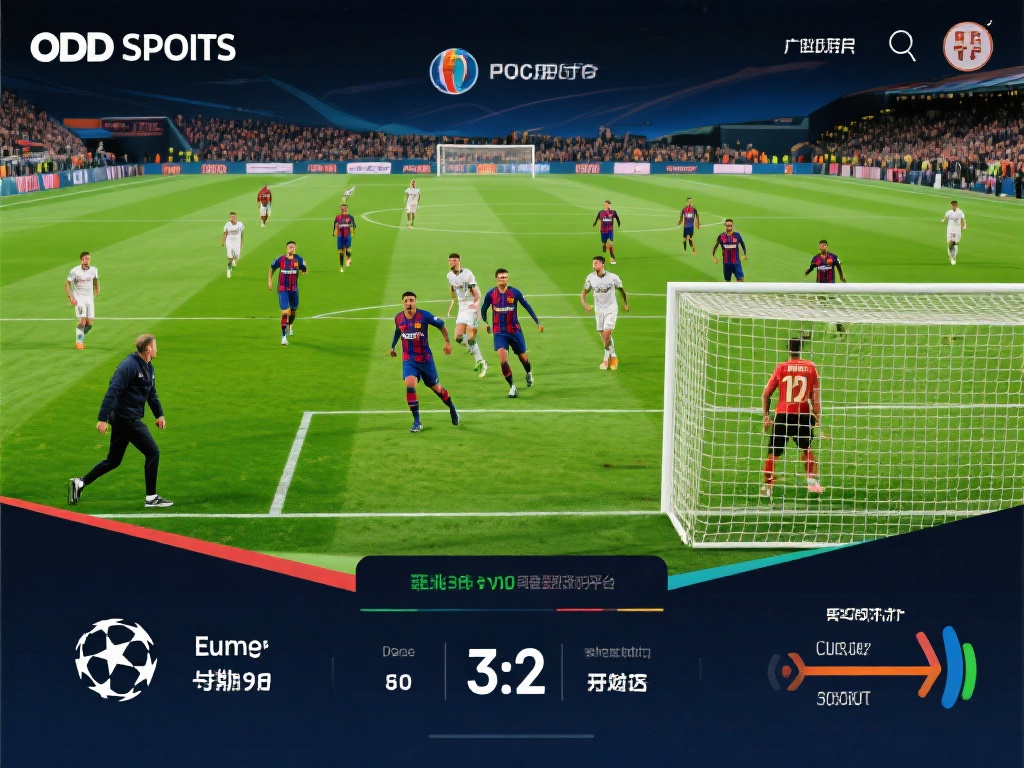This screenshot has height=768, width=1024.
Task: Select the colorful arrow logo
Action: pos(872,668)
